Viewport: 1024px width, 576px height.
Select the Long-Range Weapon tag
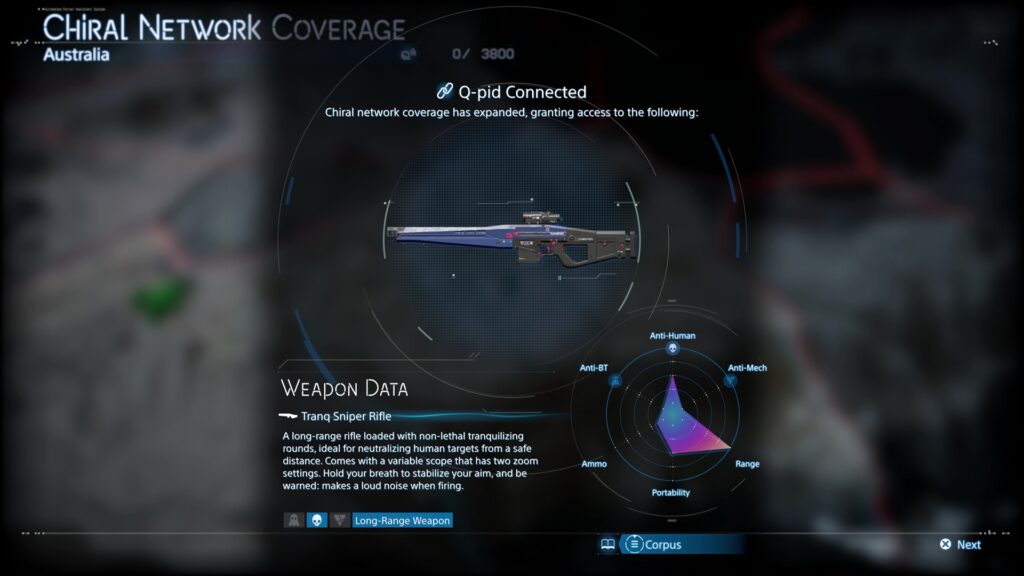tap(402, 520)
